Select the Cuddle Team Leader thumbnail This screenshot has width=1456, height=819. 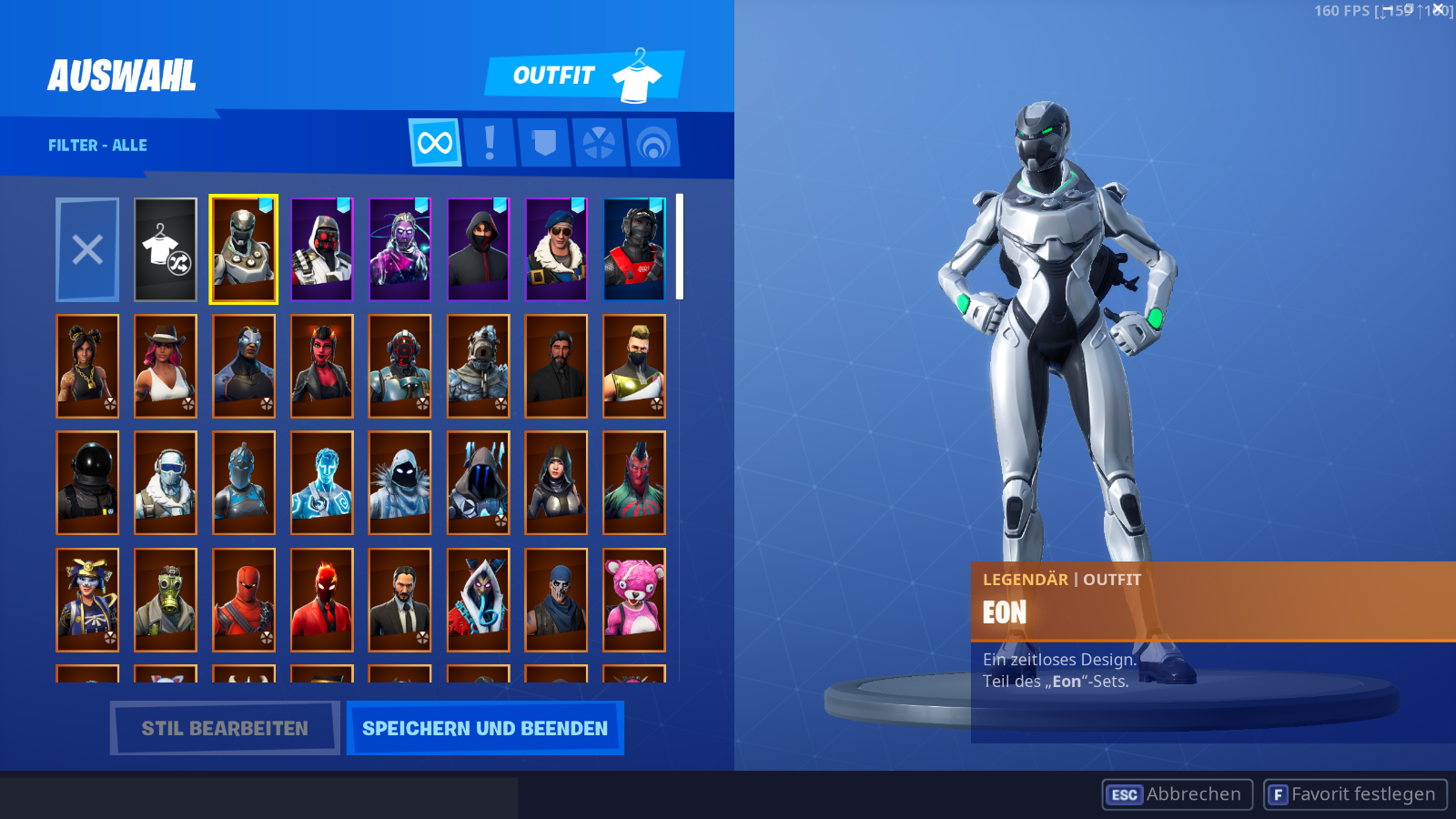634,599
